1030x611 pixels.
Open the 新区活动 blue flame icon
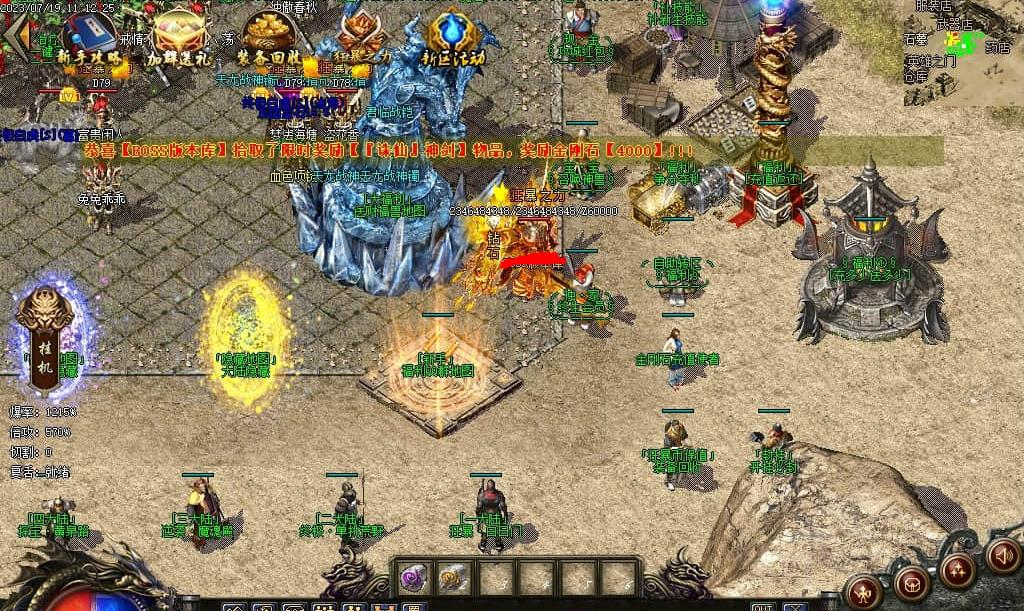(x=453, y=38)
